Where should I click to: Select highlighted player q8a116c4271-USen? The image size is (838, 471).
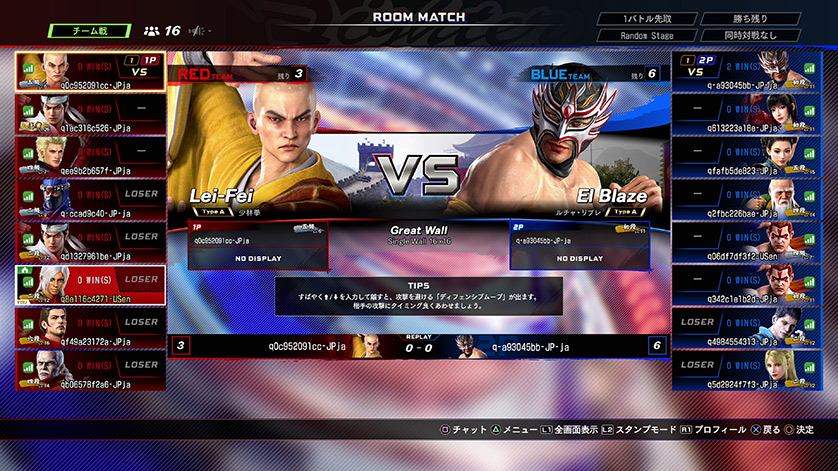89,286
